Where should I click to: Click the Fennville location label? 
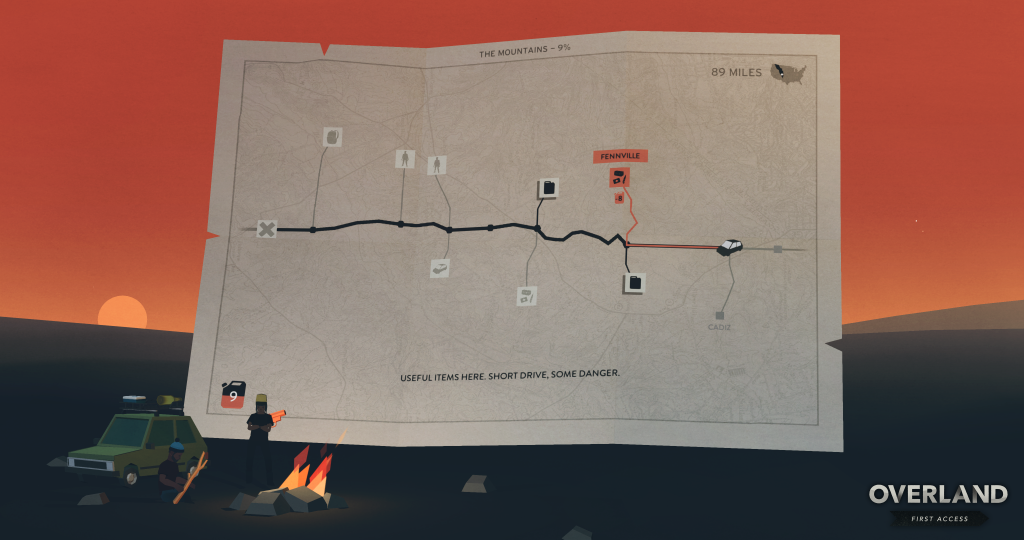point(619,156)
